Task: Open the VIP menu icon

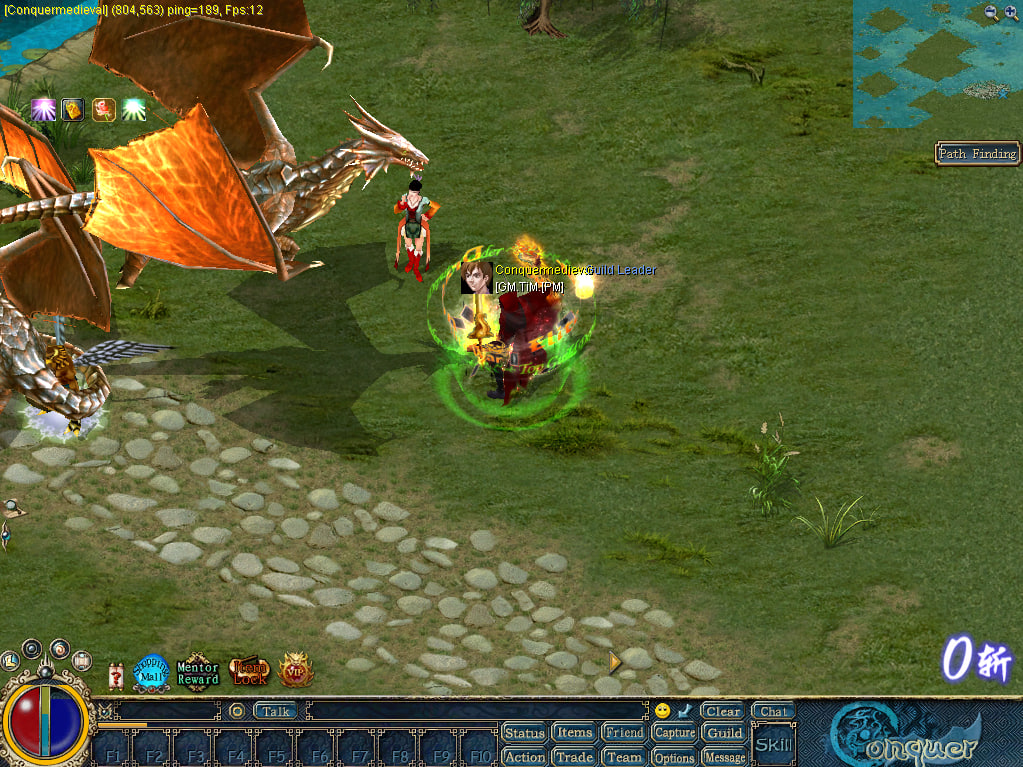Action: pyautogui.click(x=296, y=671)
